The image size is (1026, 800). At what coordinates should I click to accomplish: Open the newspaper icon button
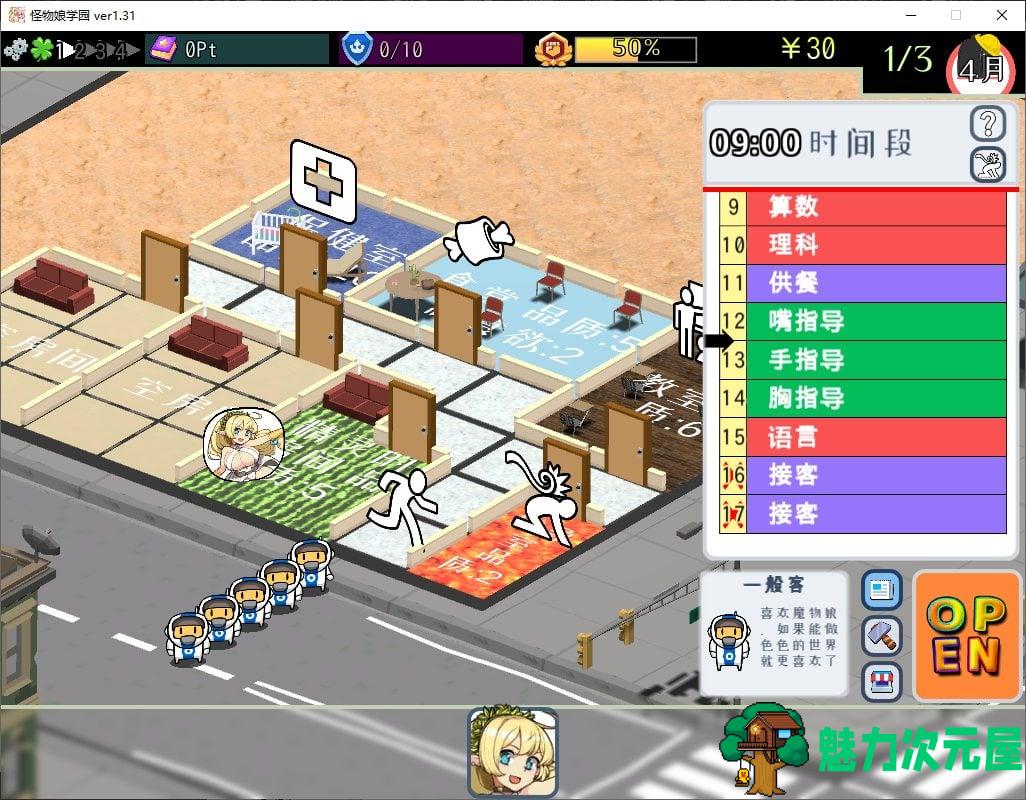(x=881, y=590)
